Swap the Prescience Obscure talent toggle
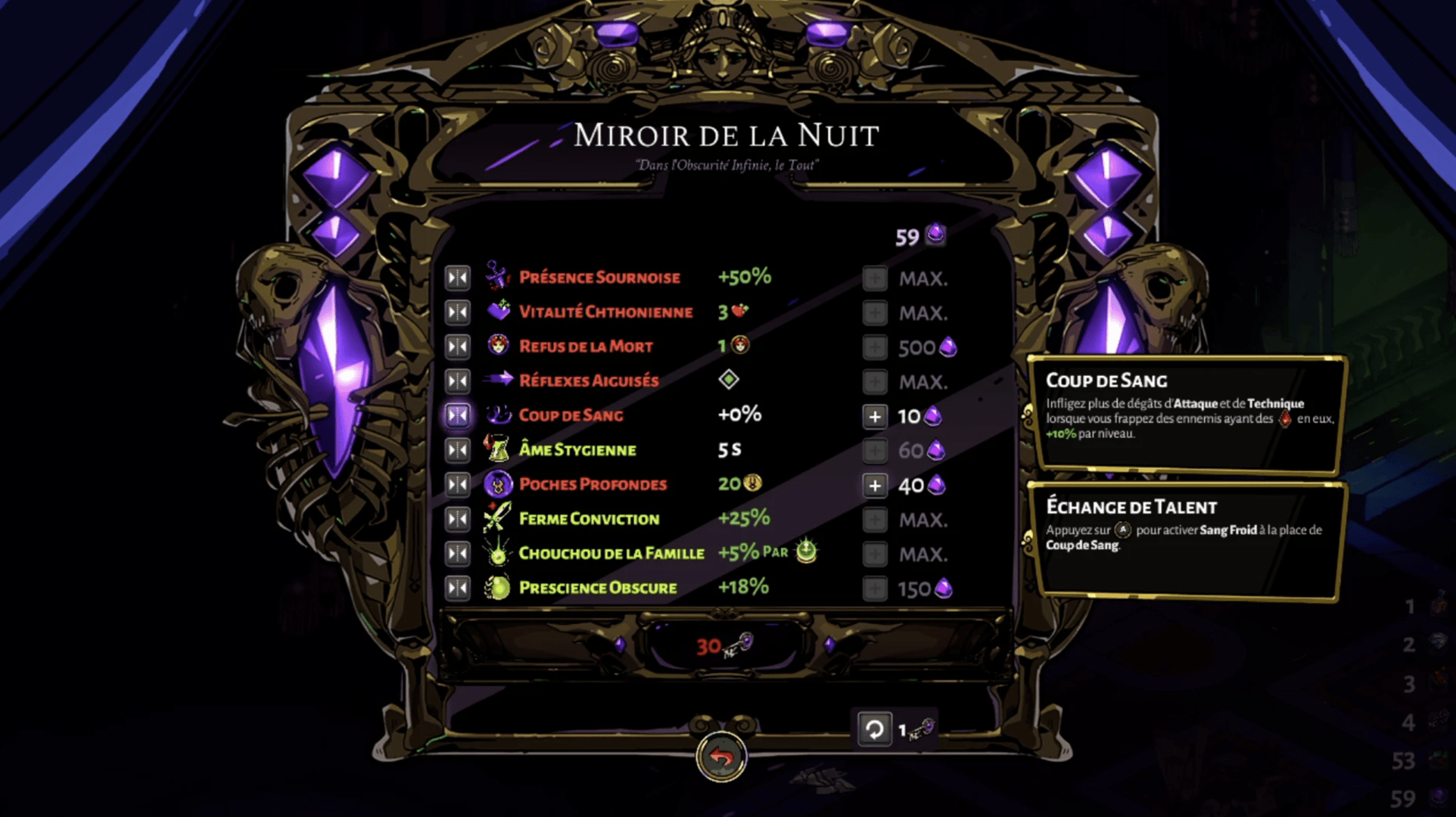 click(458, 588)
